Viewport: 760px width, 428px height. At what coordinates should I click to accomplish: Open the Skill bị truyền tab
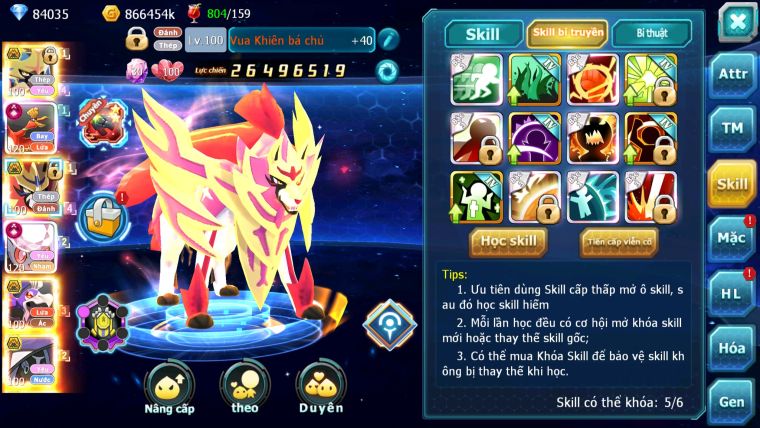pyautogui.click(x=567, y=33)
